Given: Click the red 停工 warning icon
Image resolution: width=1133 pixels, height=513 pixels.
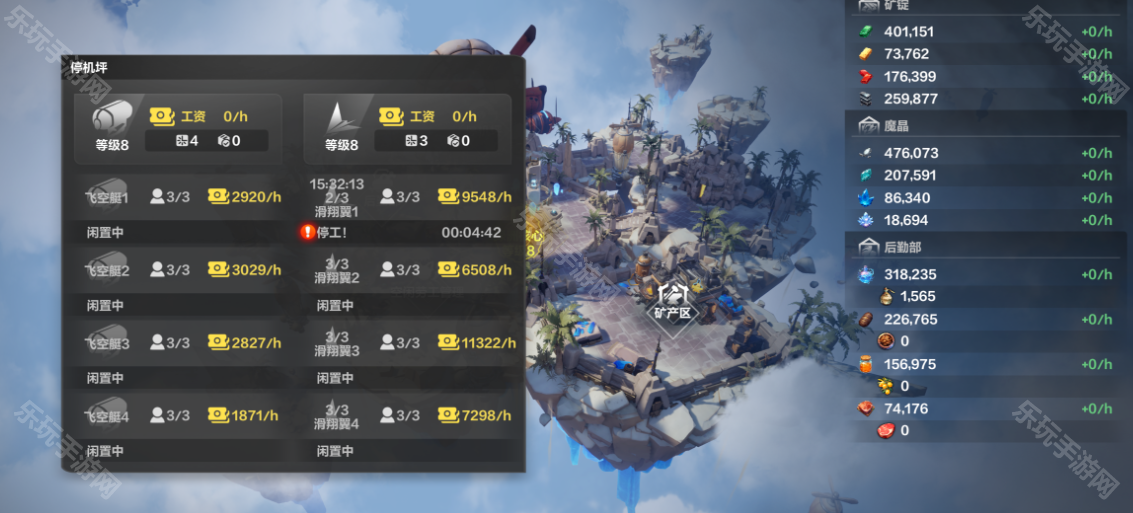Looking at the screenshot, I should [x=308, y=232].
